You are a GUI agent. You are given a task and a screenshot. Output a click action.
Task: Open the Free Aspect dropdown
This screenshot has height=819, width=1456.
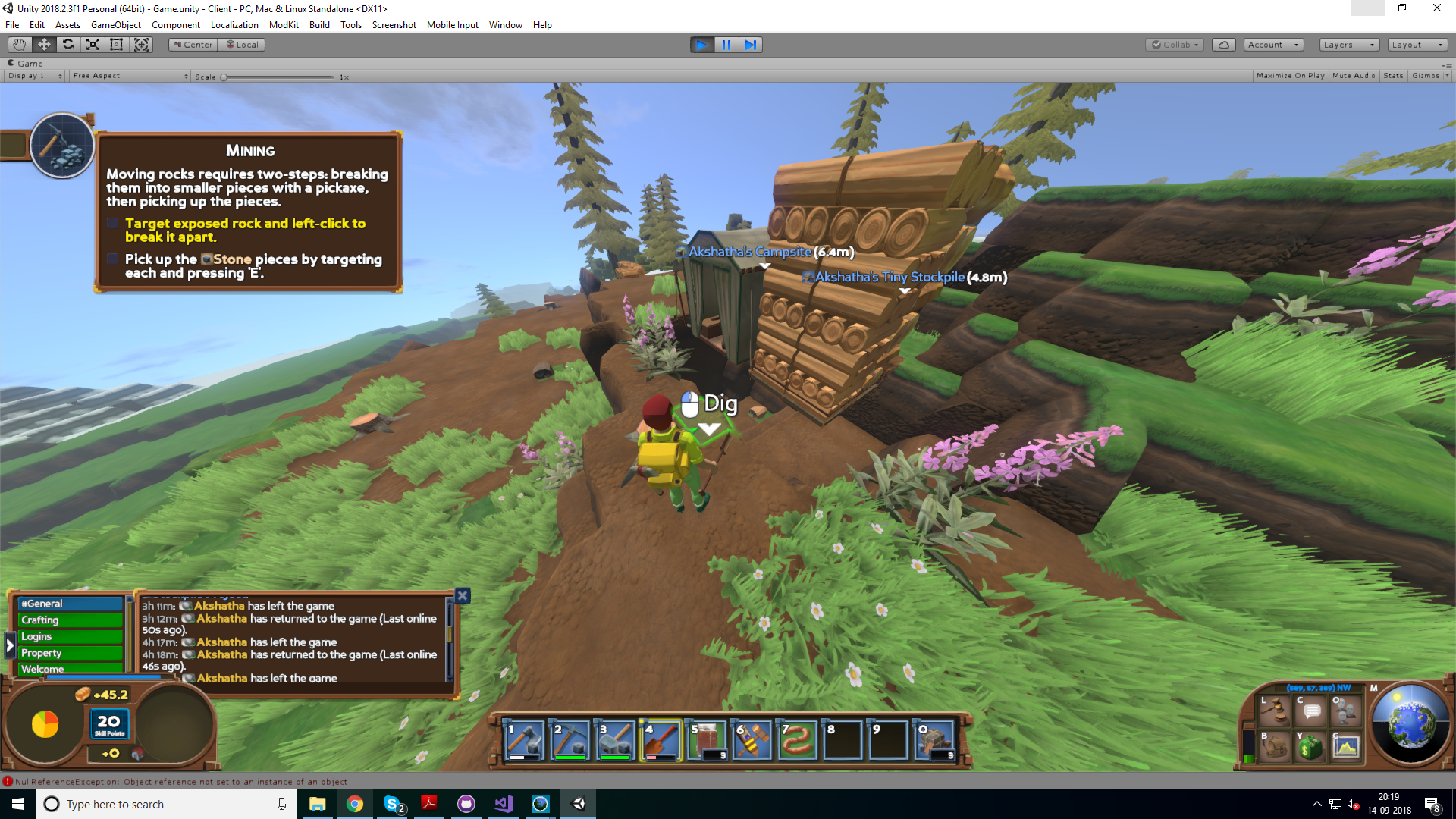point(129,75)
